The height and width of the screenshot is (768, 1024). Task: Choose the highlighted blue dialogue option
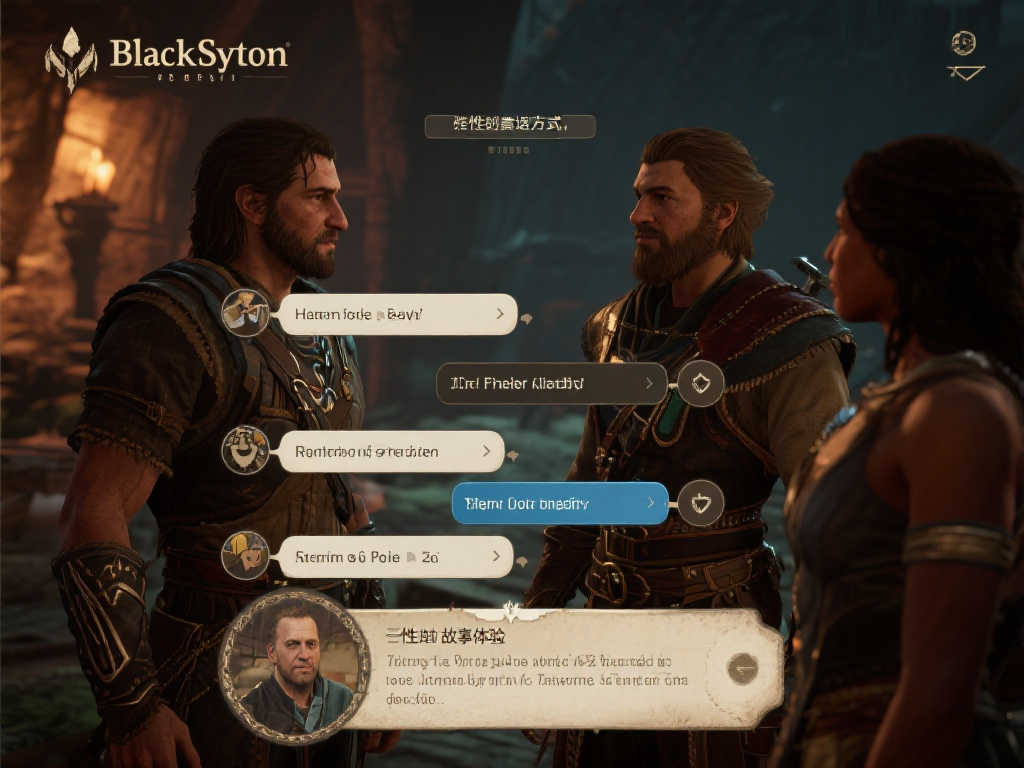[559, 503]
